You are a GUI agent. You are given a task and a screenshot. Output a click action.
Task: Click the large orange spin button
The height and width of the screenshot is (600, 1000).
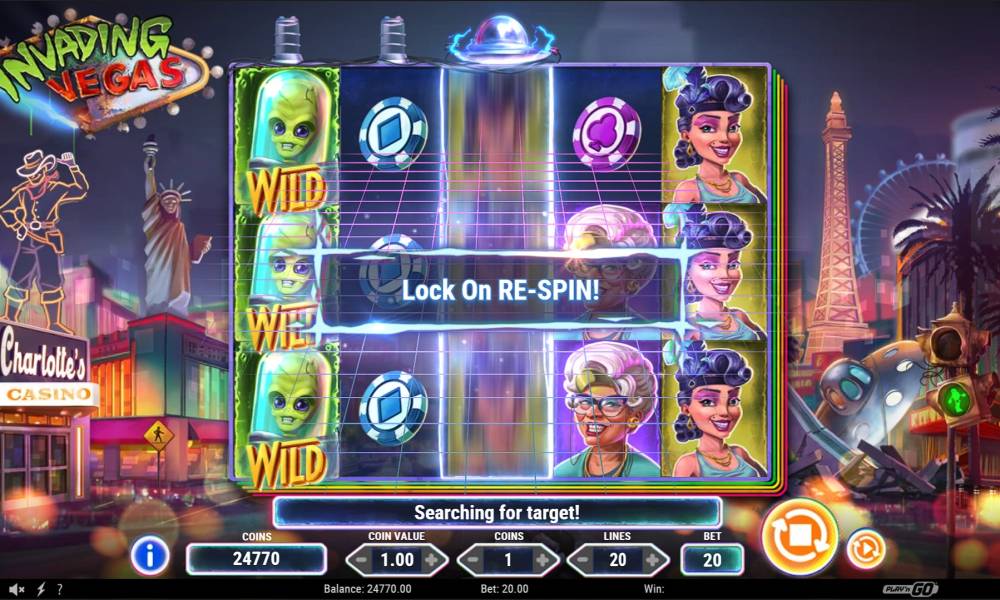(799, 537)
